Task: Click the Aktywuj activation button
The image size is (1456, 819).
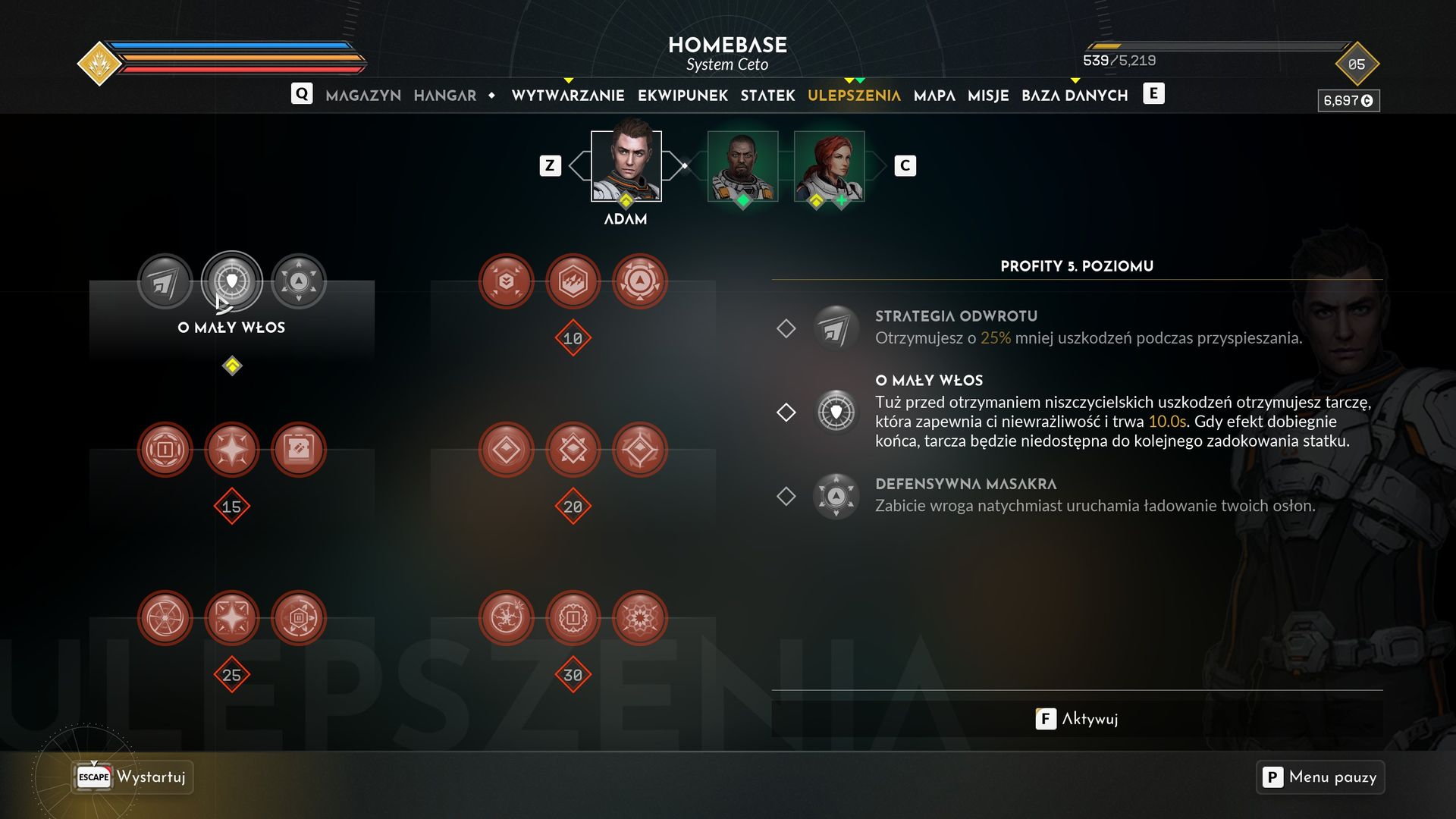Action: [x=1077, y=719]
